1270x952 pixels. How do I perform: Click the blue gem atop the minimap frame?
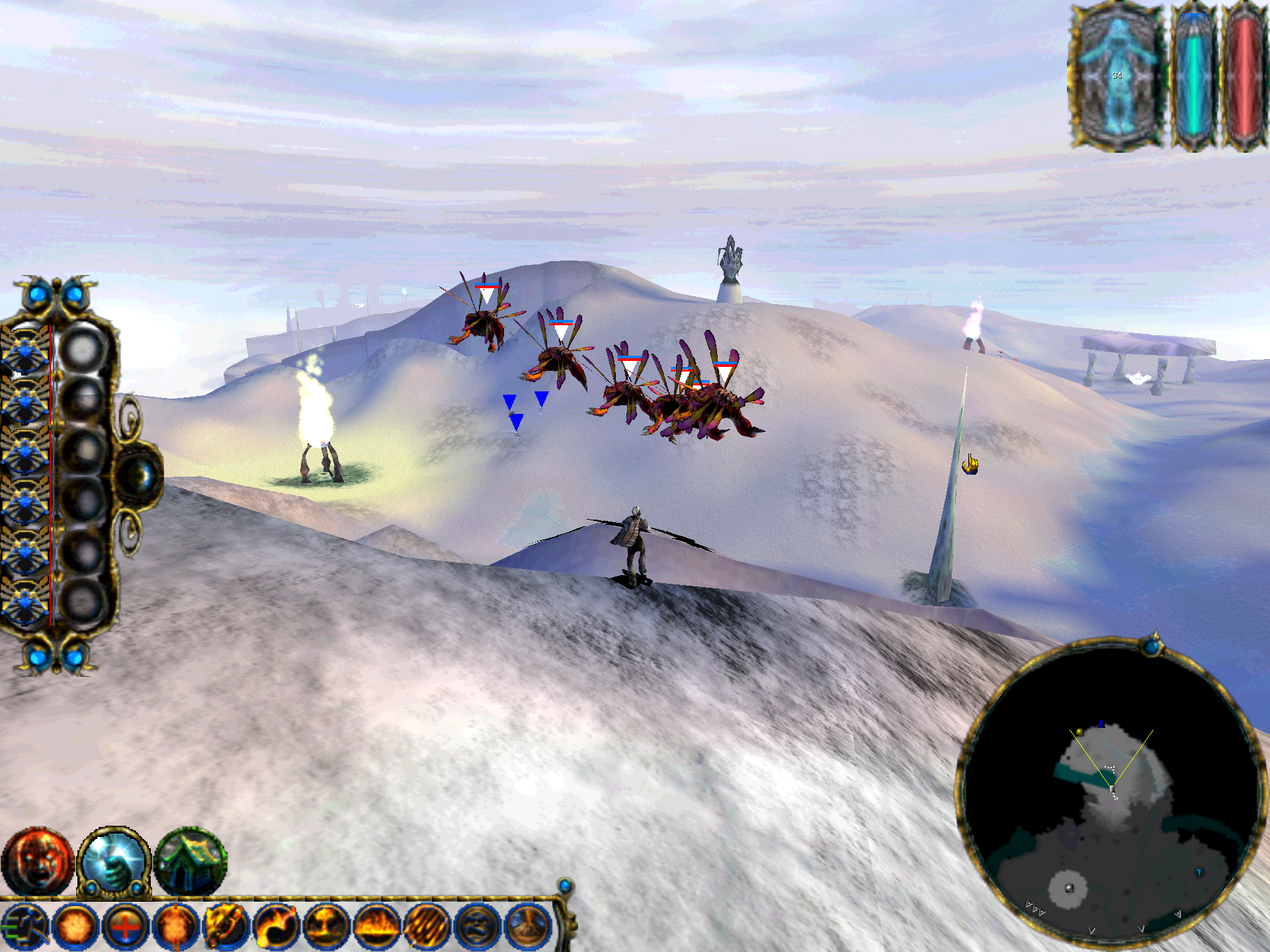coord(1153,645)
